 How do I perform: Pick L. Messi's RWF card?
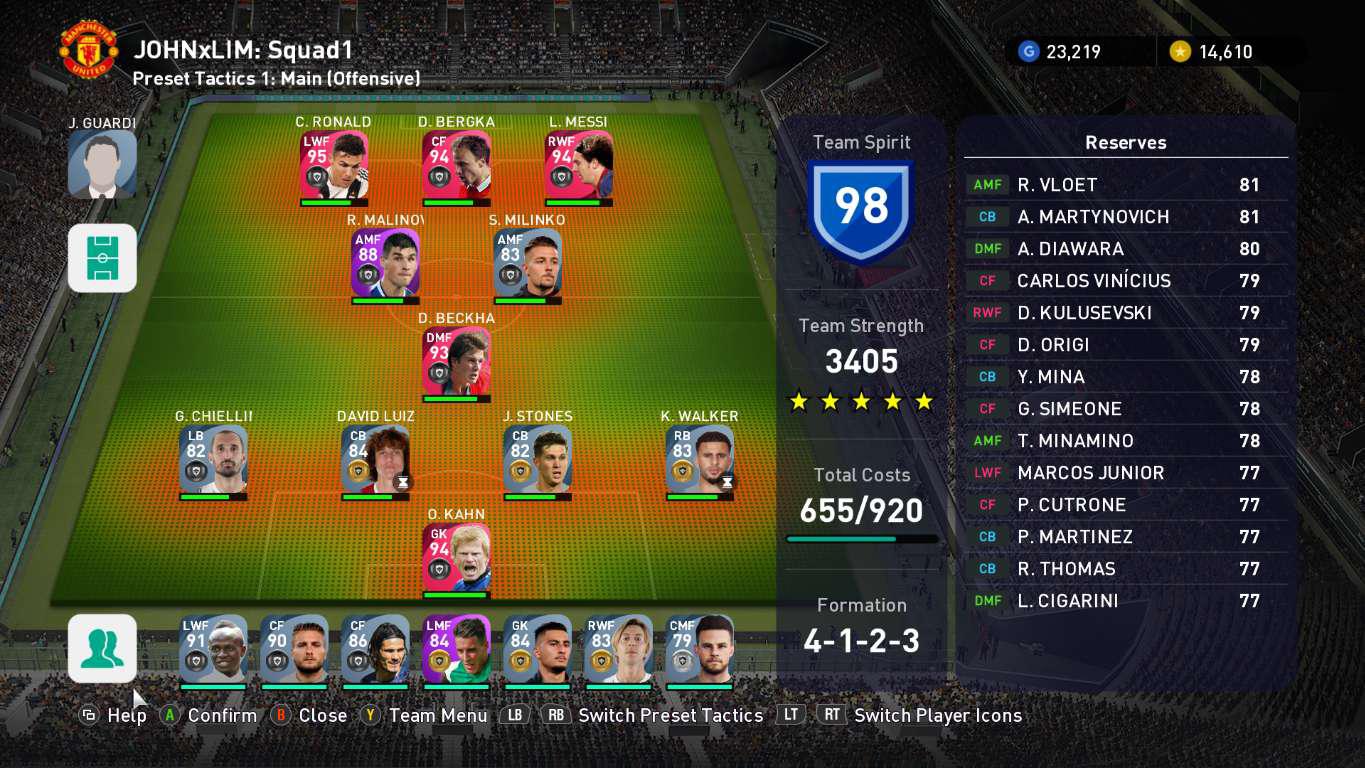coord(579,165)
